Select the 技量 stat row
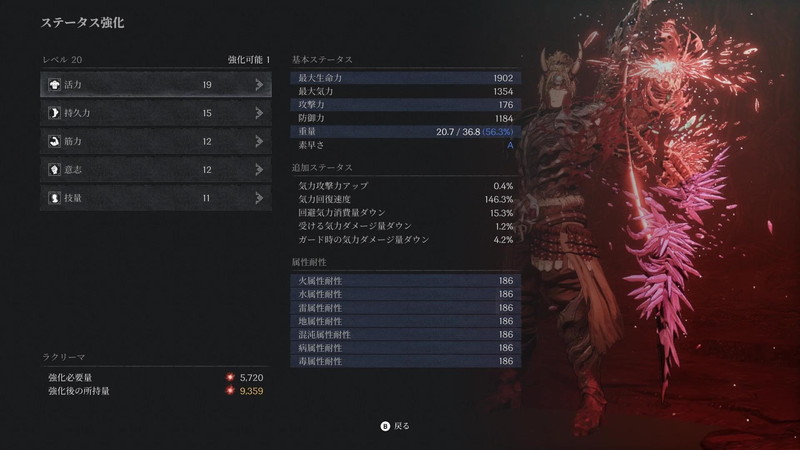 coord(155,198)
